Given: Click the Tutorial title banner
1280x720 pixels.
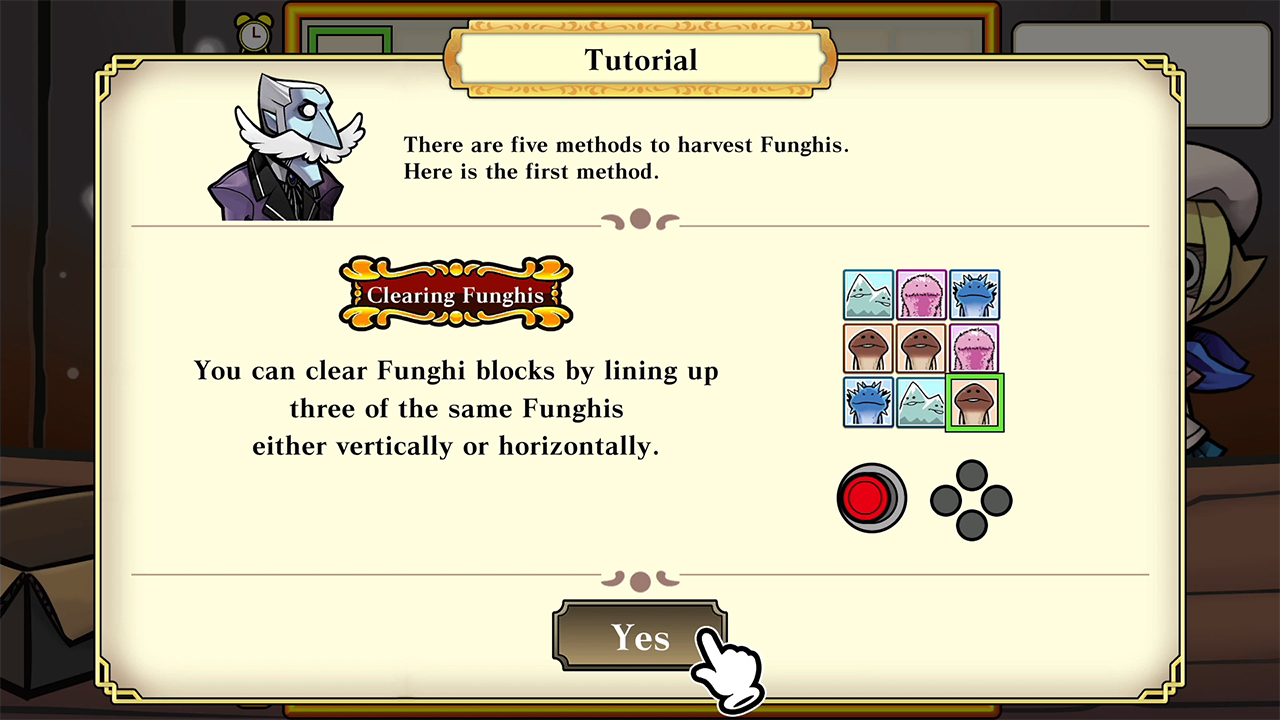Looking at the screenshot, I should point(640,60).
